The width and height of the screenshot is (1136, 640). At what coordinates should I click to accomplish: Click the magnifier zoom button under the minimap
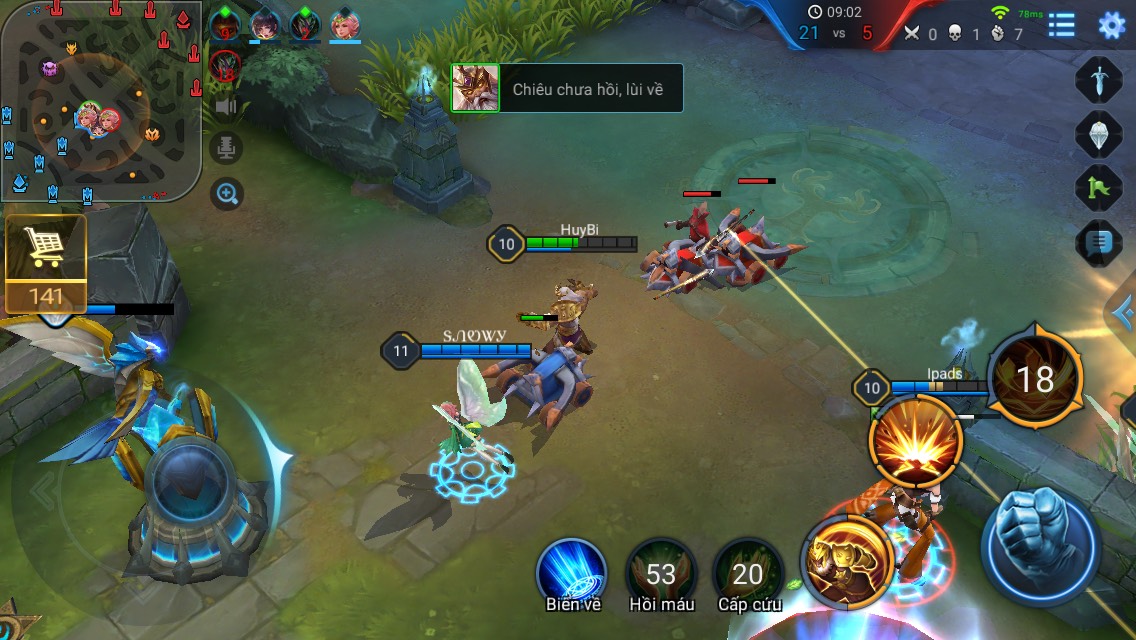tap(227, 193)
